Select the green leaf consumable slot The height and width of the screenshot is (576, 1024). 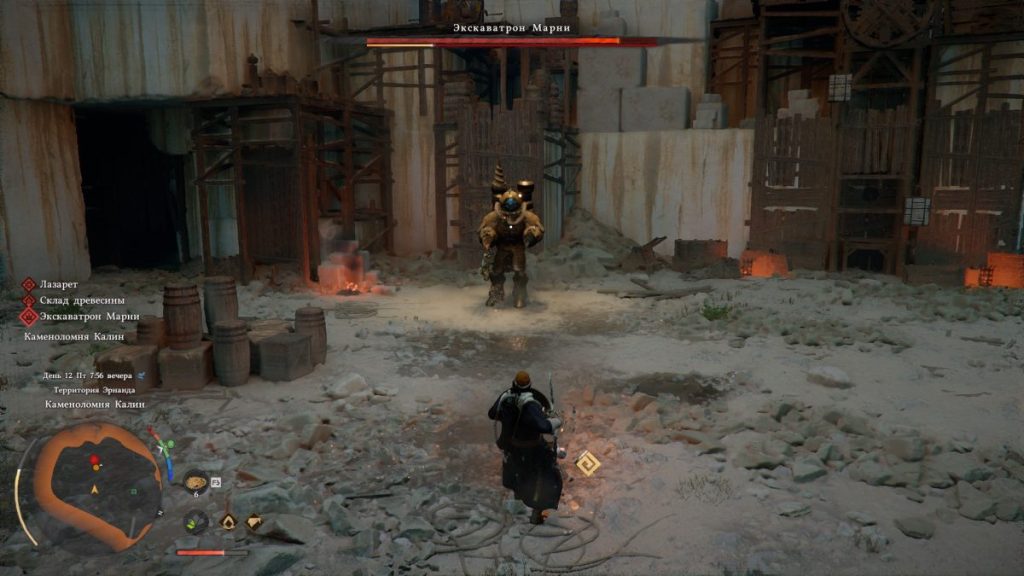(x=195, y=521)
